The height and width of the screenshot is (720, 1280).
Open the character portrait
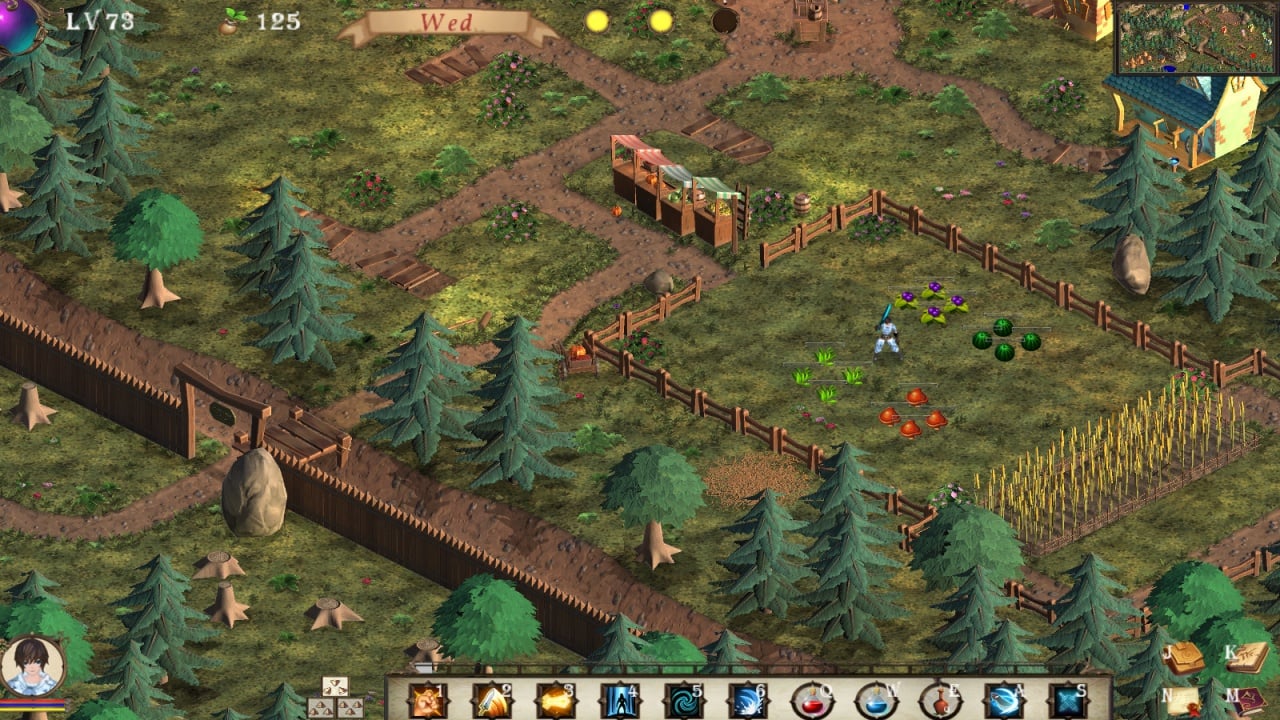[33, 667]
